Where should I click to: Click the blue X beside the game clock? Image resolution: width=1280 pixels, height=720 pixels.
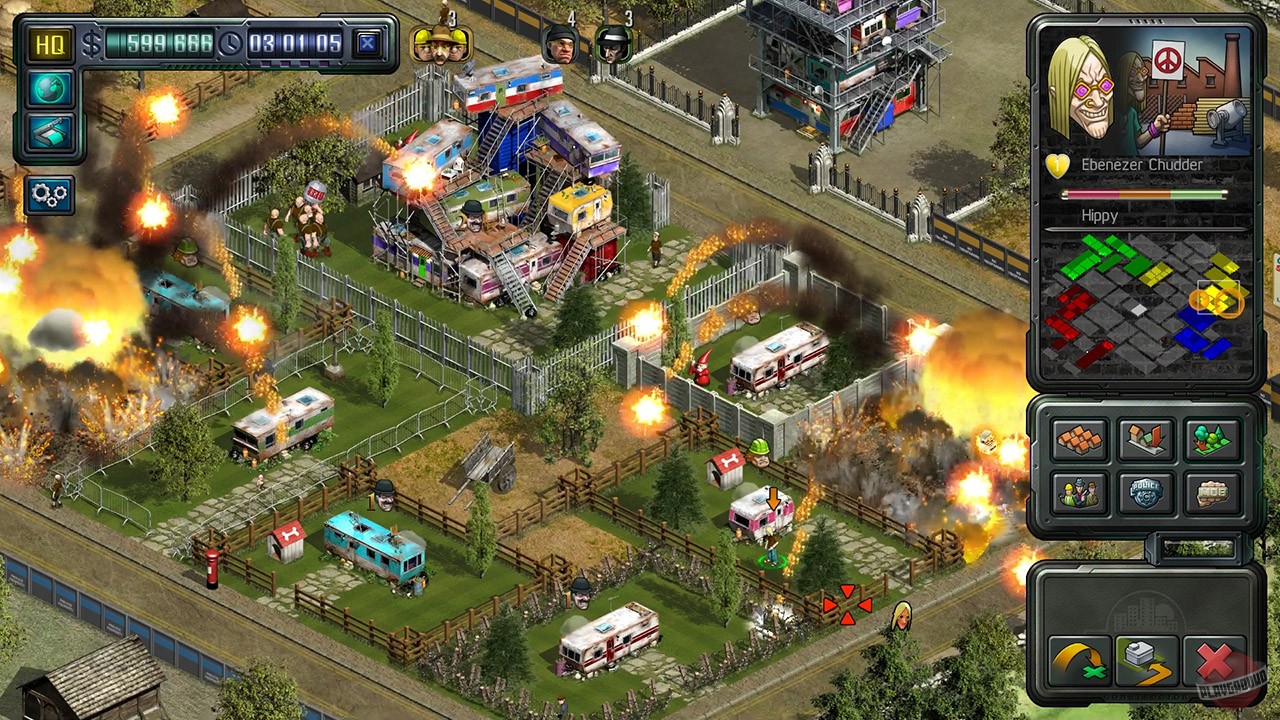(367, 44)
